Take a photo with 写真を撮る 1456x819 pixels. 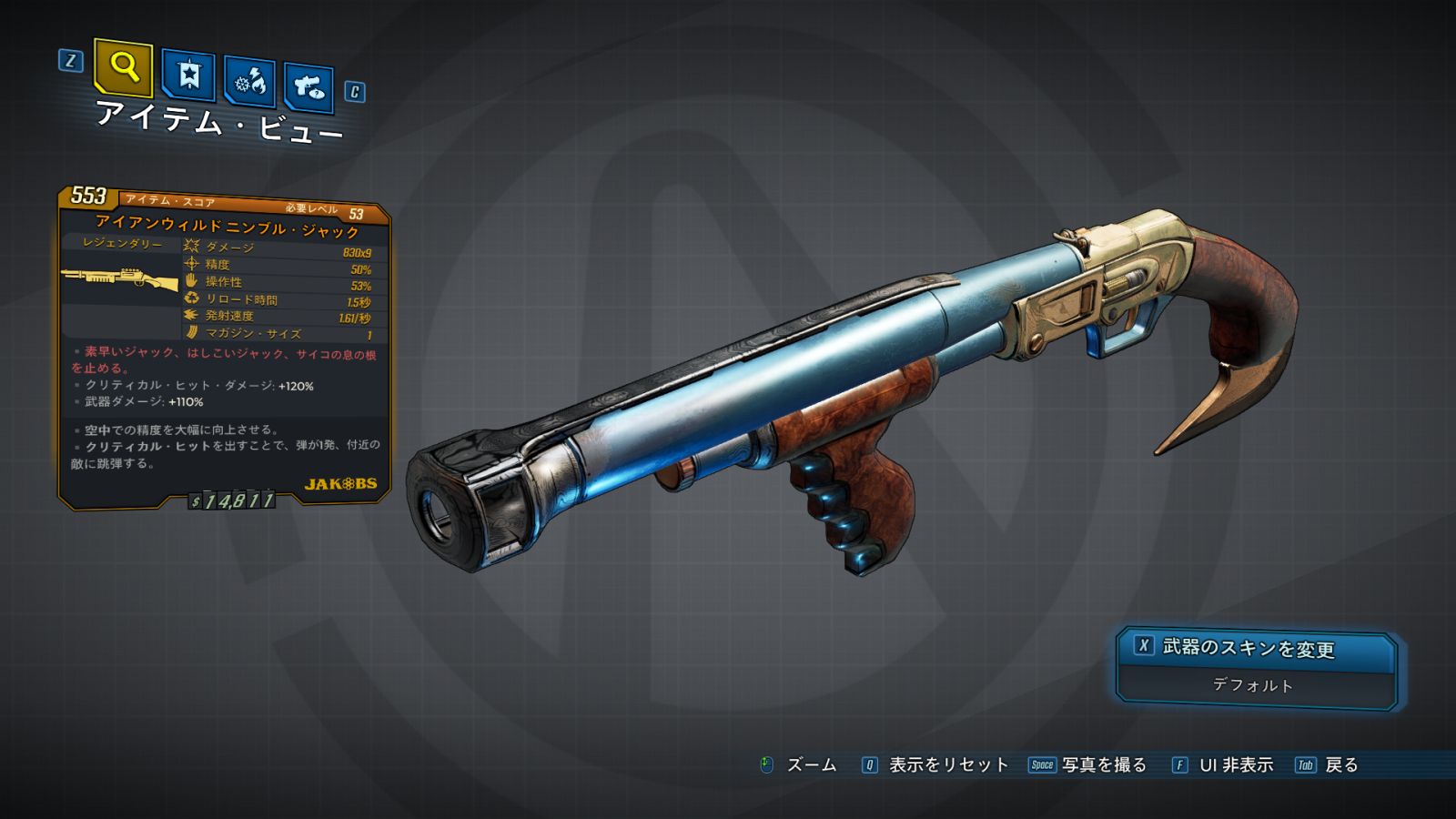1103,765
